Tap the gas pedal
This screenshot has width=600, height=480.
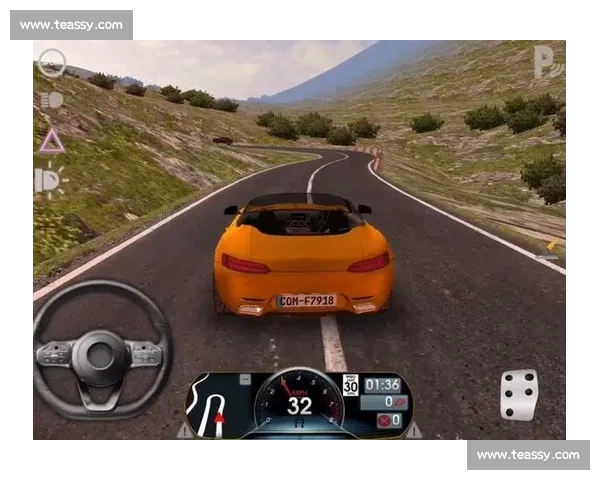519,394
